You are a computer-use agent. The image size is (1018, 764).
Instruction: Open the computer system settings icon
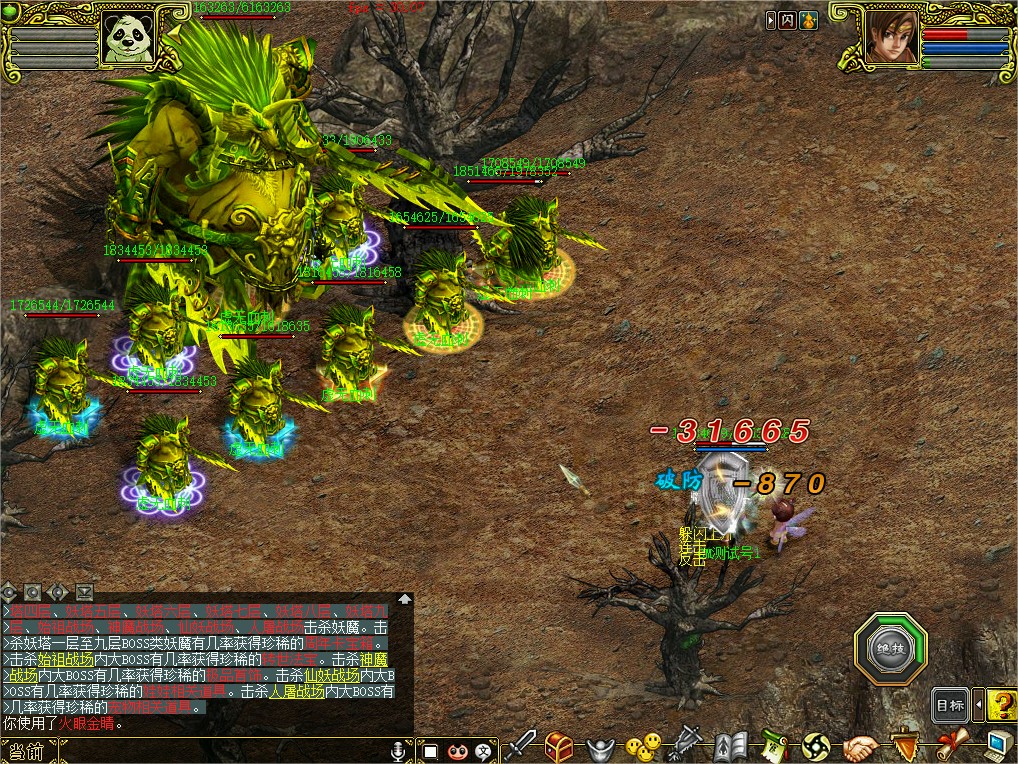click(999, 745)
